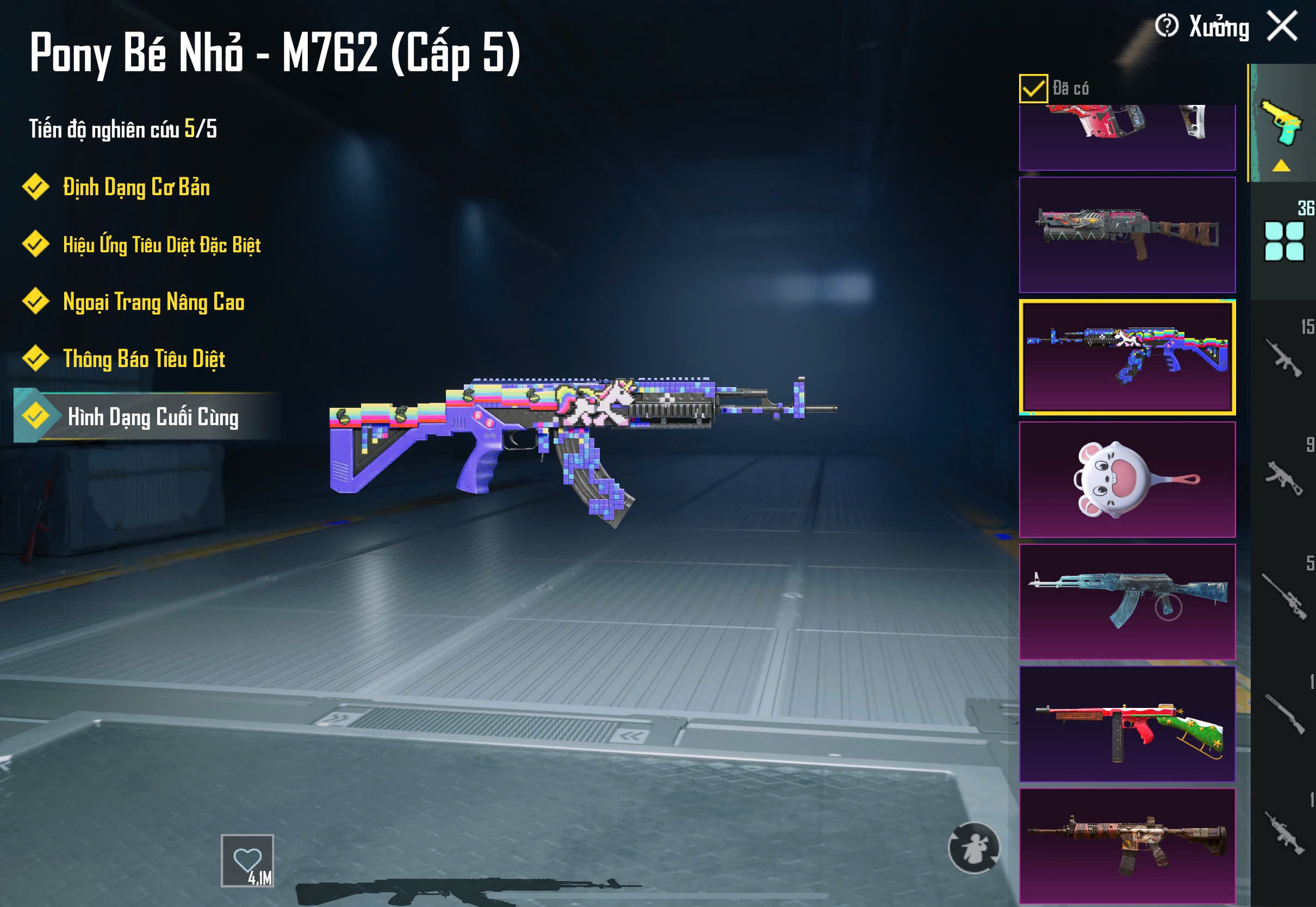Choose the mouse-face frying pan skin
This screenshot has height=907, width=1316.
point(1127,480)
